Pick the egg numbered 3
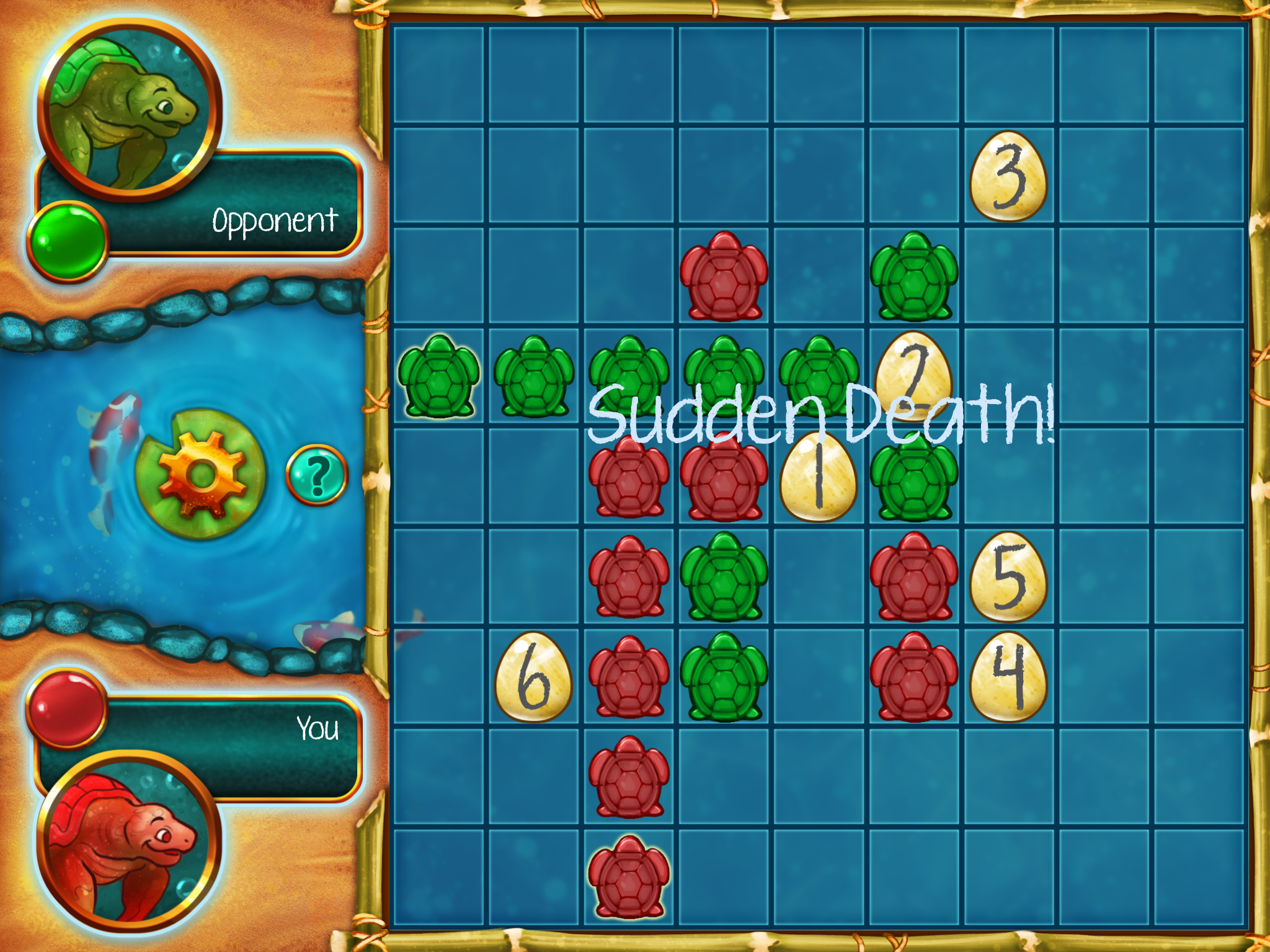The width and height of the screenshot is (1270, 952). click(1008, 177)
